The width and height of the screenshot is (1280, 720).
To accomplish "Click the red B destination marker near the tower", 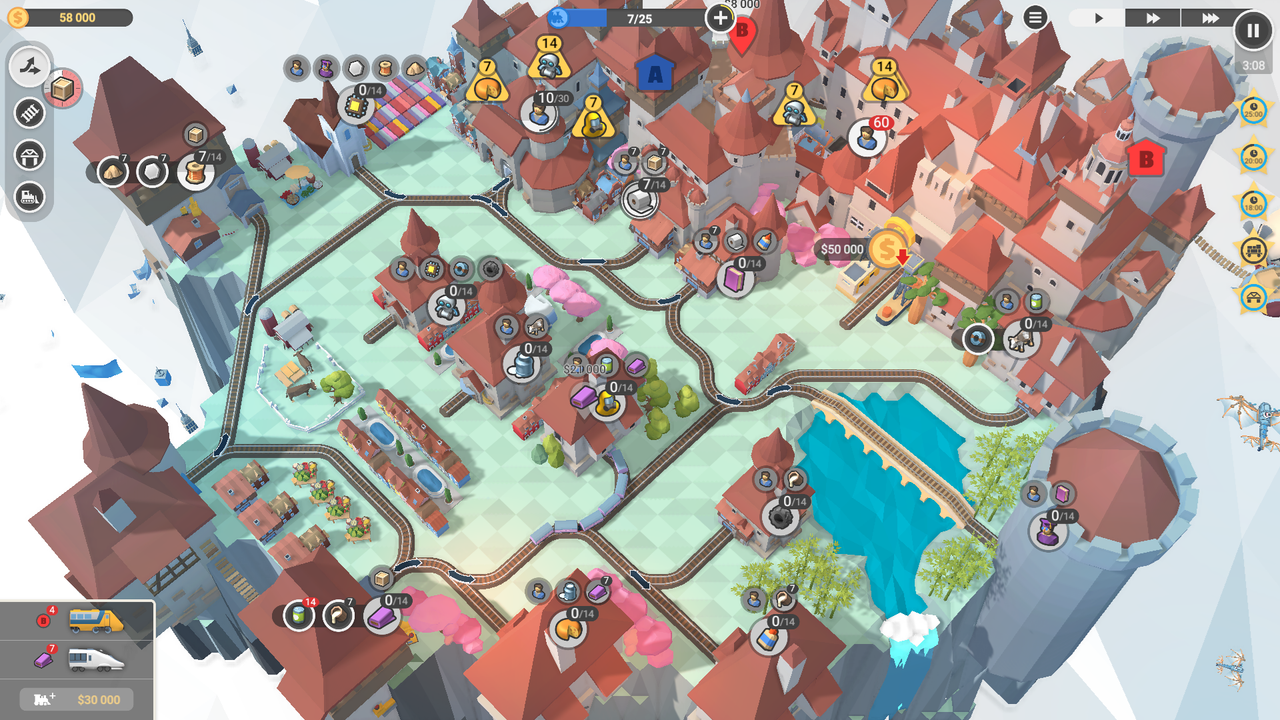I will pyautogui.click(x=1144, y=157).
